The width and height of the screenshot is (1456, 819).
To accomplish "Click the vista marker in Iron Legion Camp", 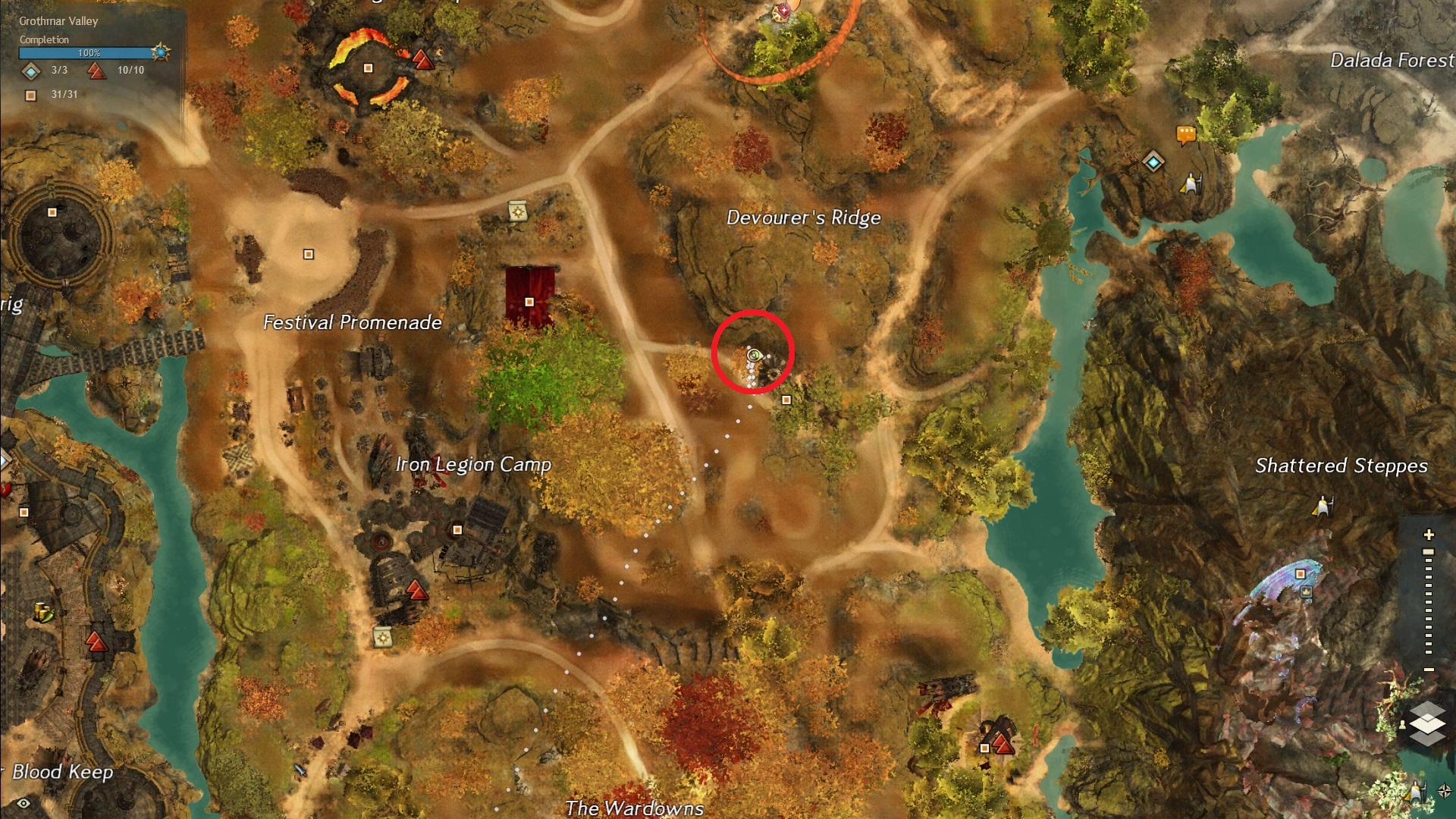I will pyautogui.click(x=416, y=589).
